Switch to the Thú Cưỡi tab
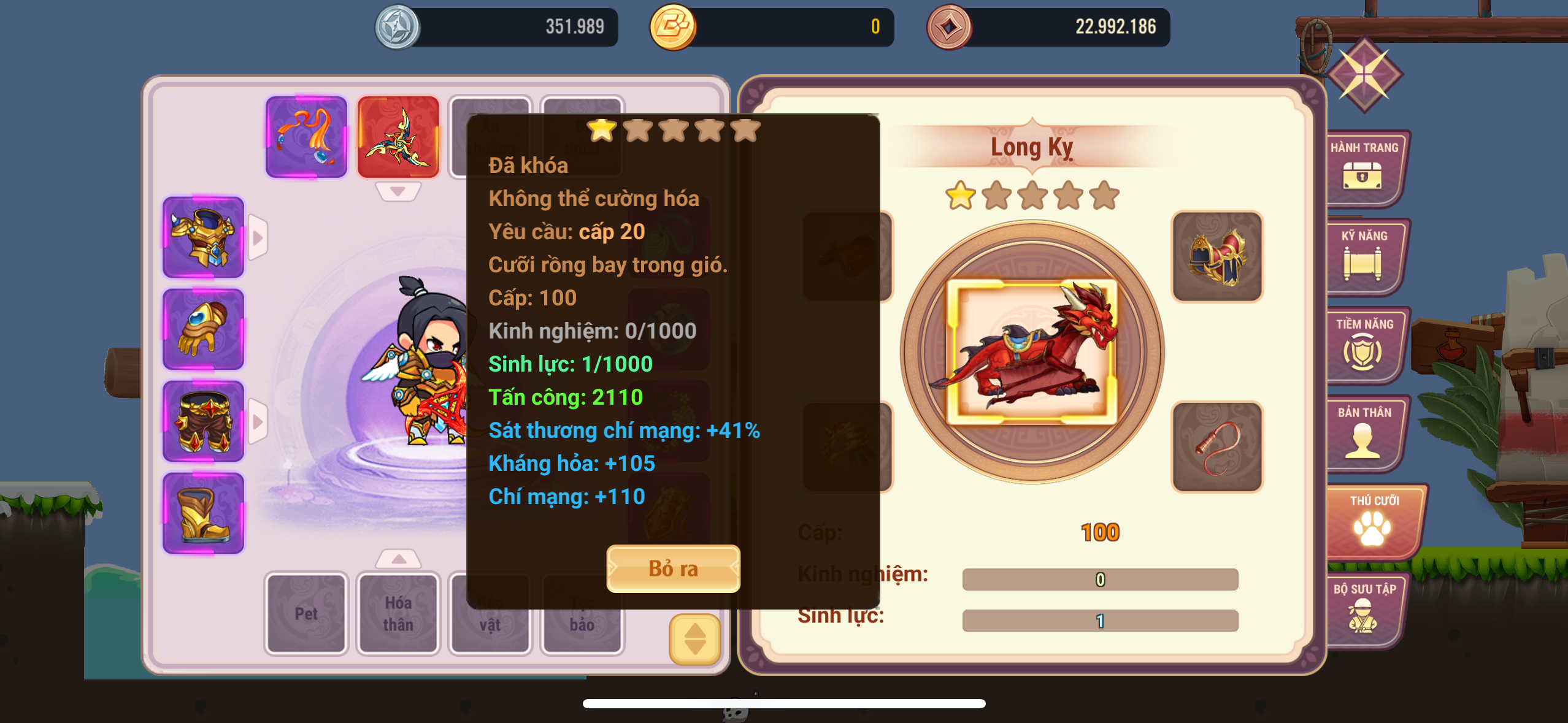 pyautogui.click(x=1373, y=520)
